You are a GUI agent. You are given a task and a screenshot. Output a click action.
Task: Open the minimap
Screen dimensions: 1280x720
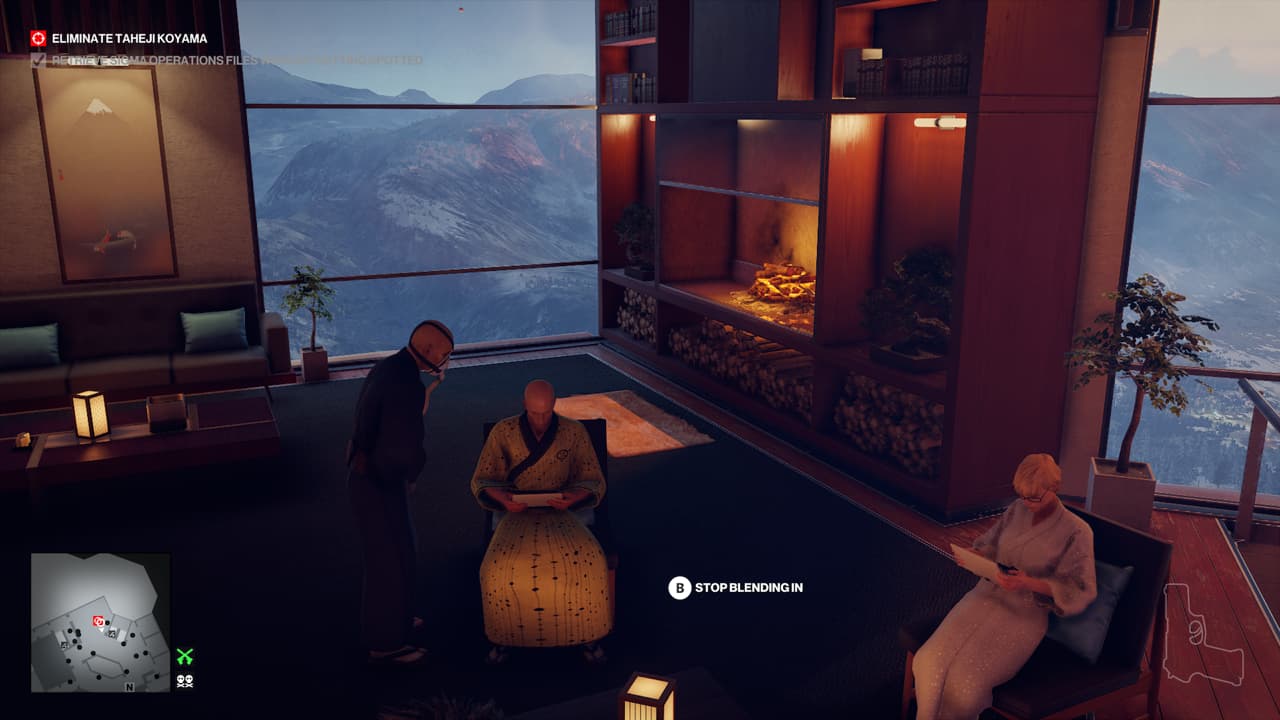click(x=100, y=623)
